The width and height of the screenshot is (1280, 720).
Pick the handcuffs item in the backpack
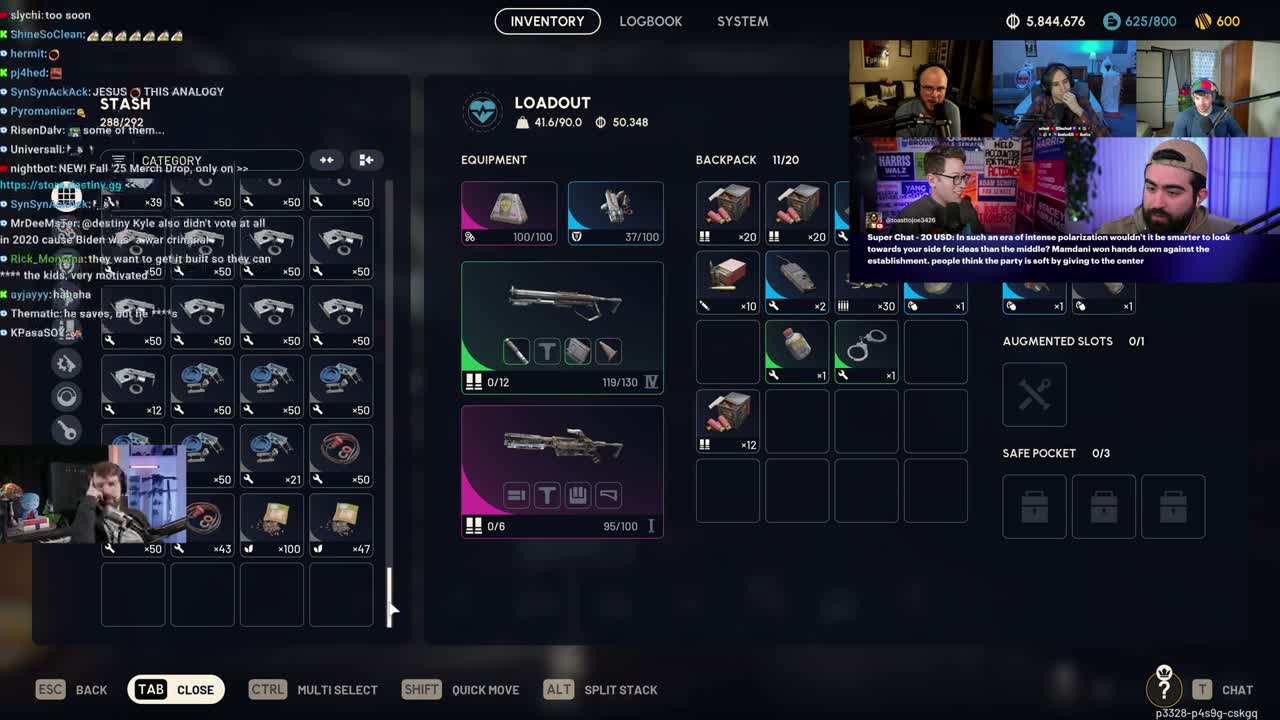(865, 351)
